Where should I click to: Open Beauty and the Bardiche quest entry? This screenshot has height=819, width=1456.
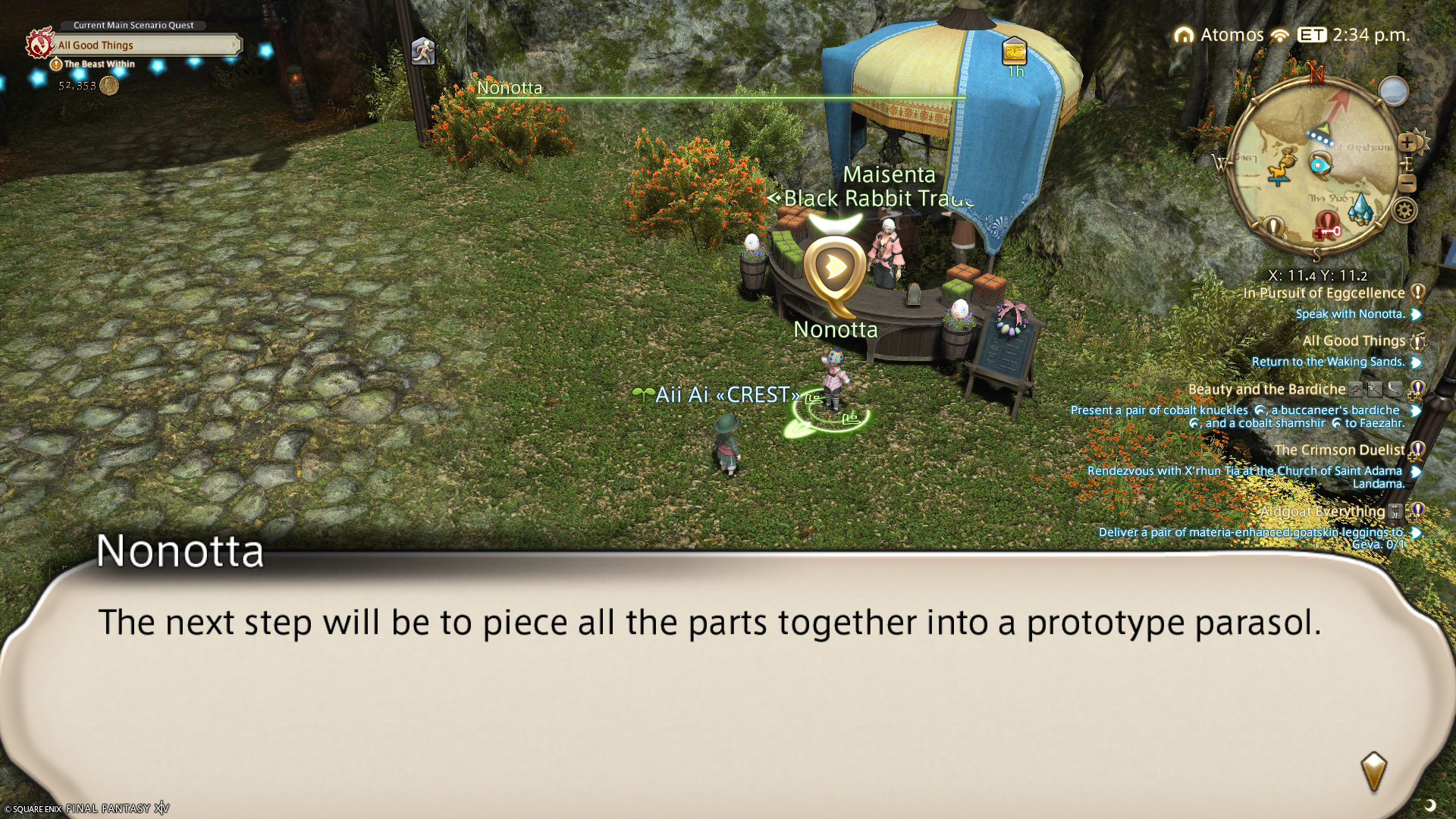pyautogui.click(x=1266, y=390)
